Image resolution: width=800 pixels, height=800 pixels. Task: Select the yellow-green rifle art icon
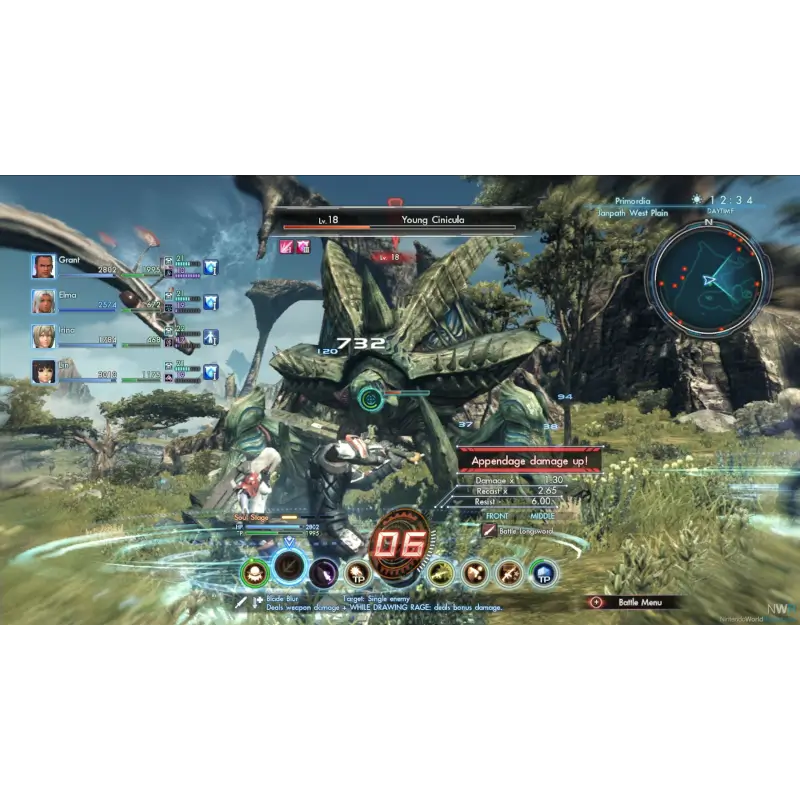tap(440, 573)
